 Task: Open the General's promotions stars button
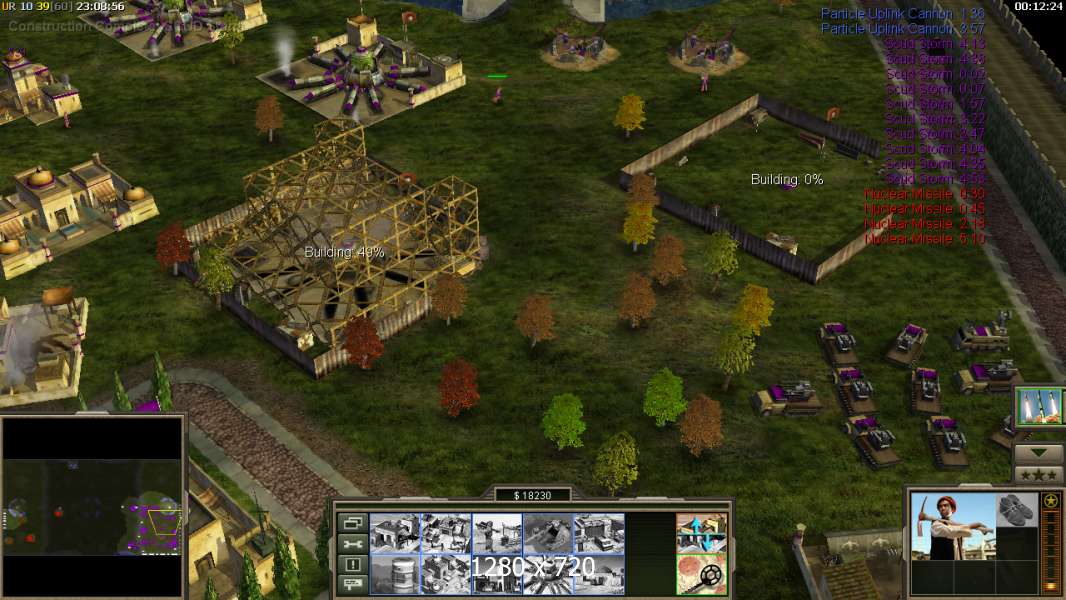(x=1039, y=474)
